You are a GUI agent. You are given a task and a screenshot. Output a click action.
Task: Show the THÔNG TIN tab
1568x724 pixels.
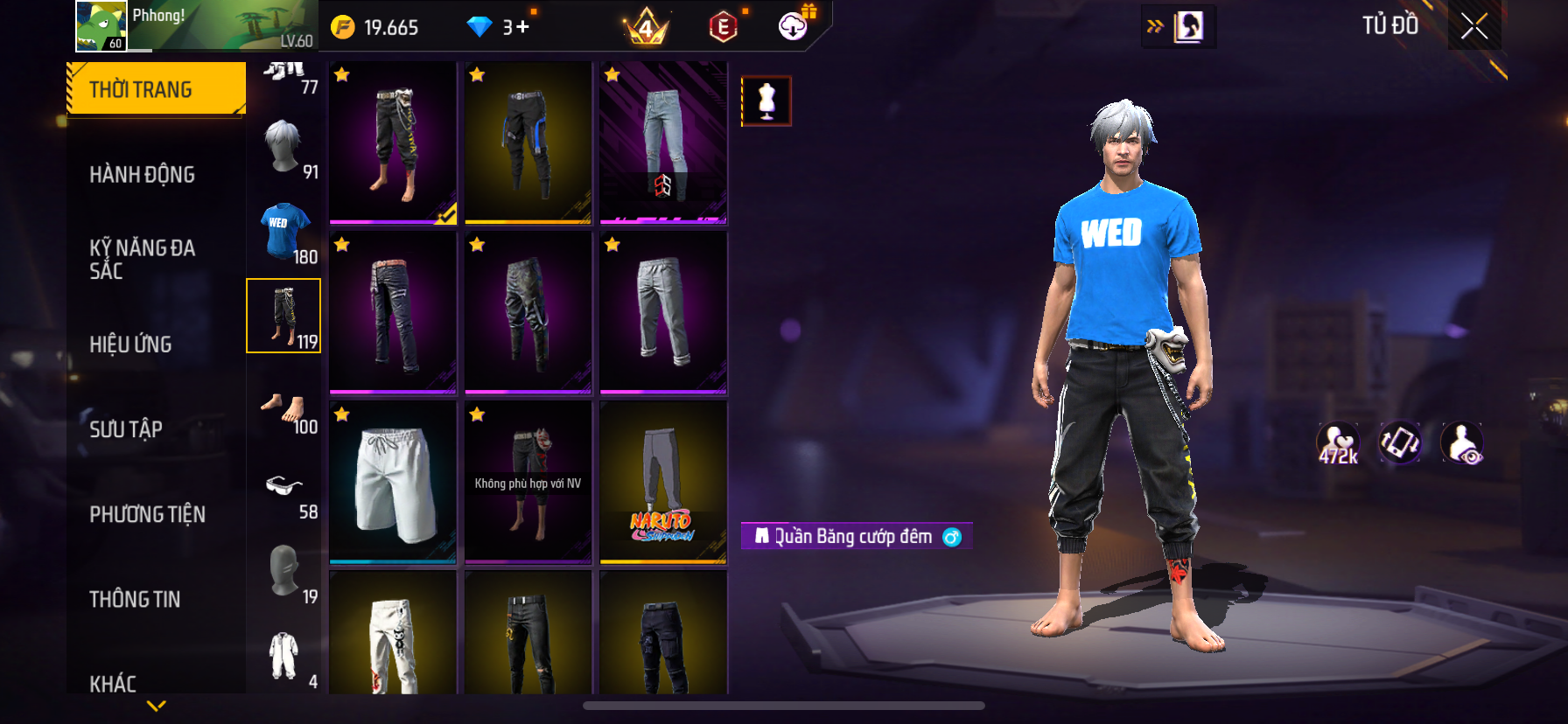pyautogui.click(x=135, y=599)
